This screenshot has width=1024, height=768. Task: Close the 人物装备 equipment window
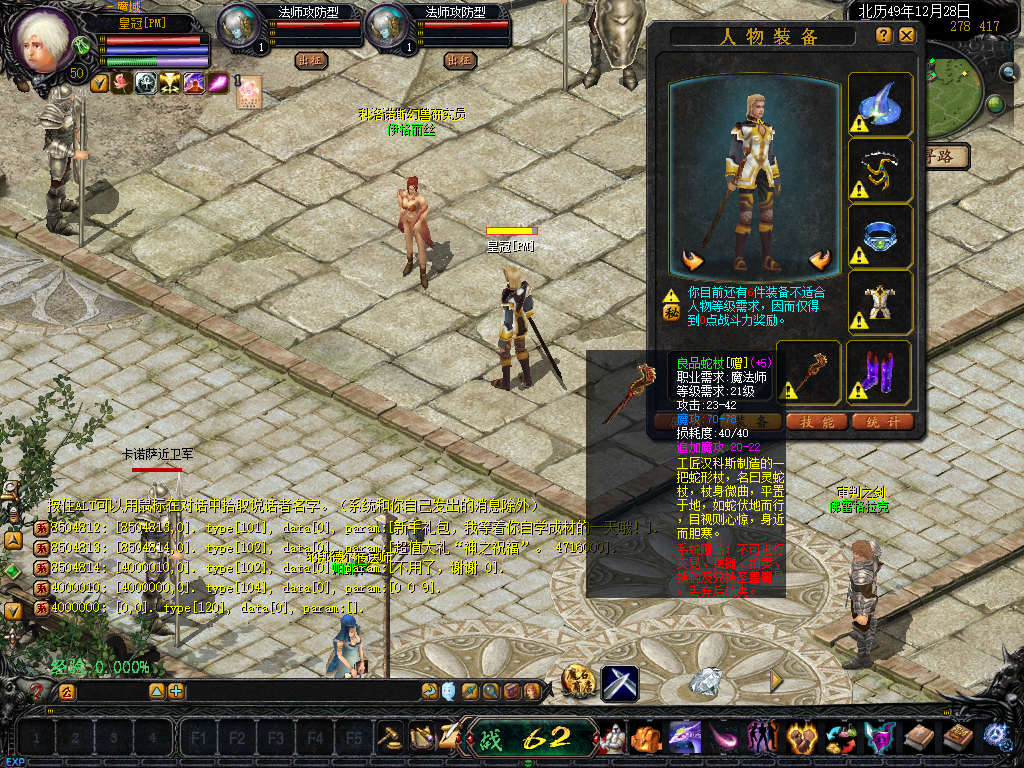(x=907, y=35)
